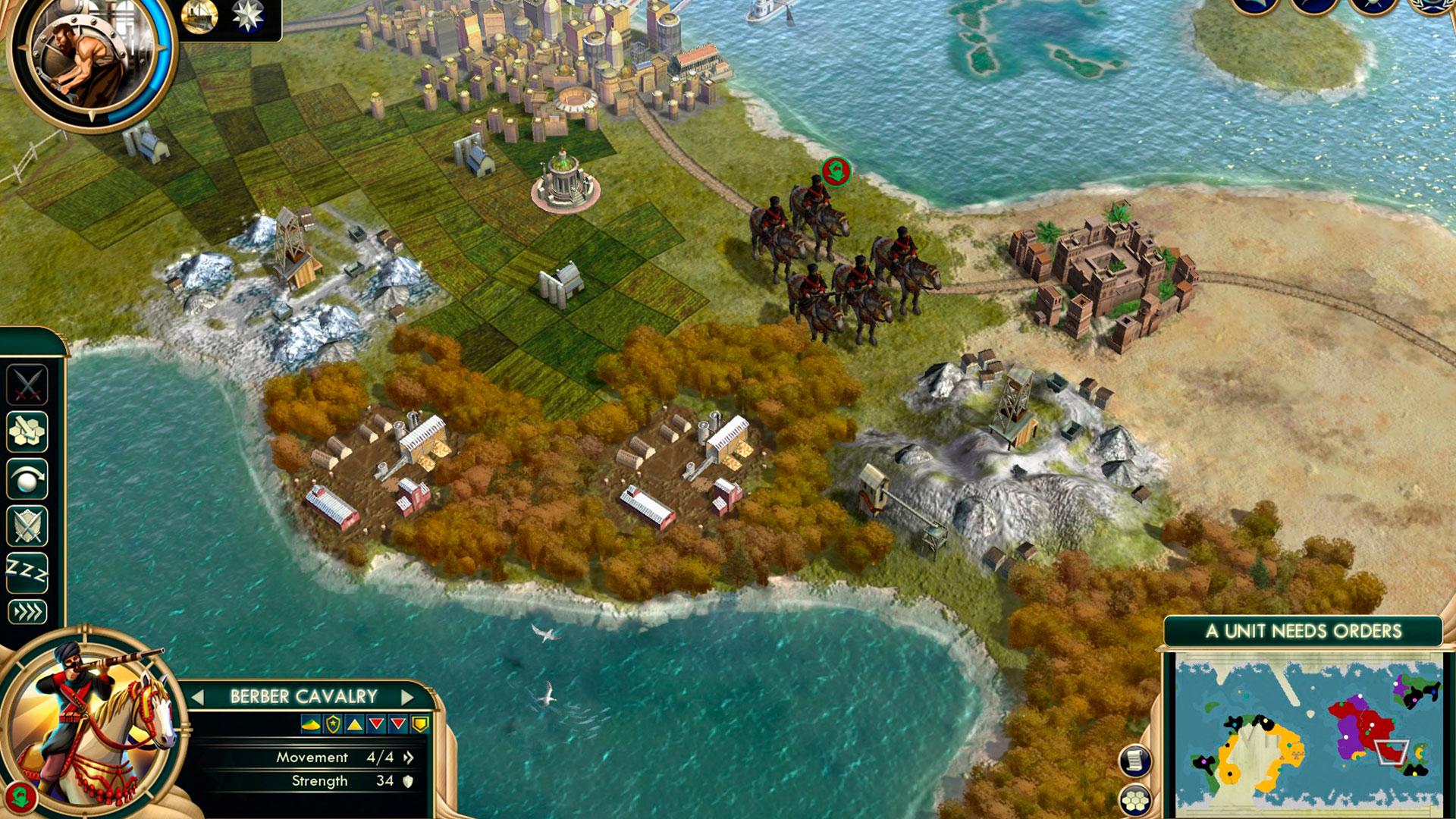Open the hex grid map options button
1456x819 pixels.
[x=1134, y=800]
